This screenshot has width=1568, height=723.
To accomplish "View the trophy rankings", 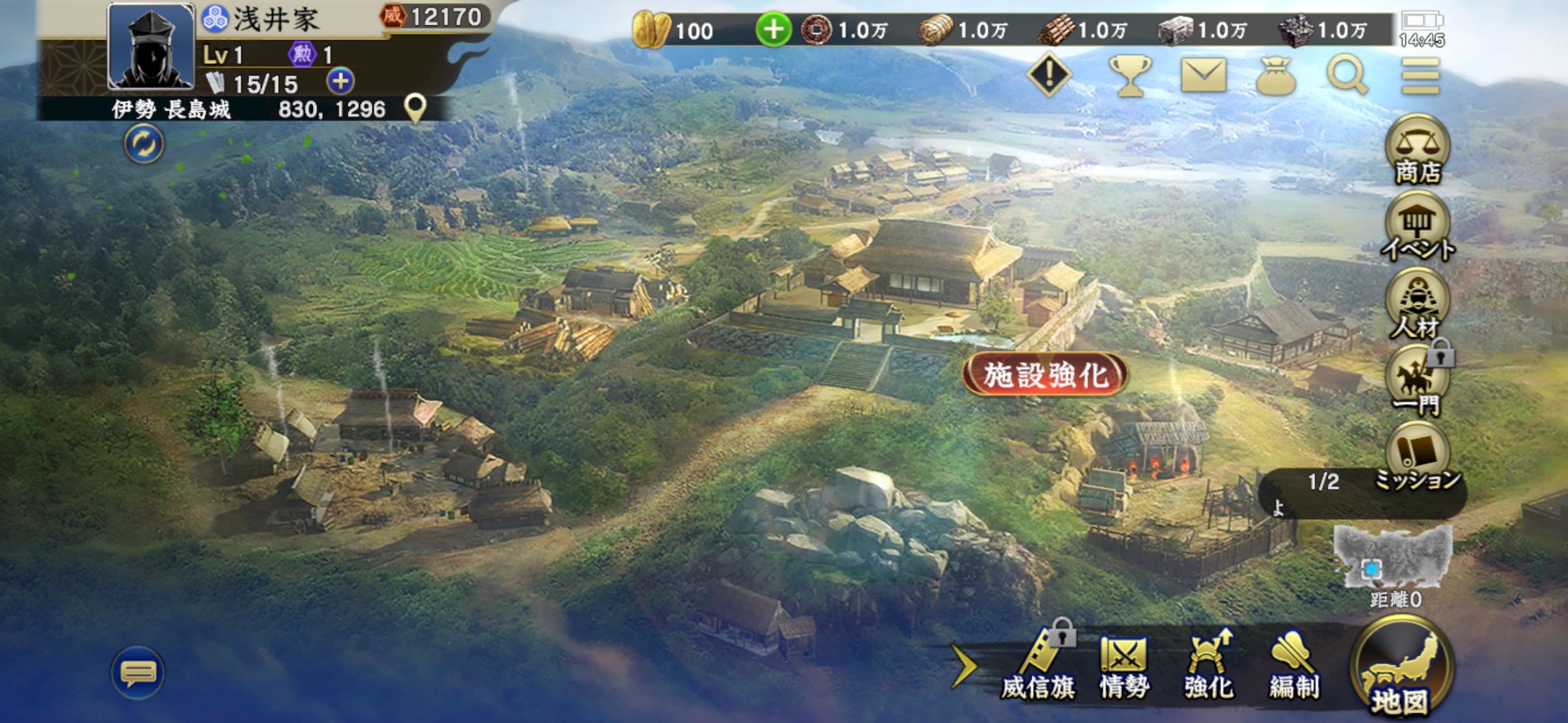I will (1129, 76).
